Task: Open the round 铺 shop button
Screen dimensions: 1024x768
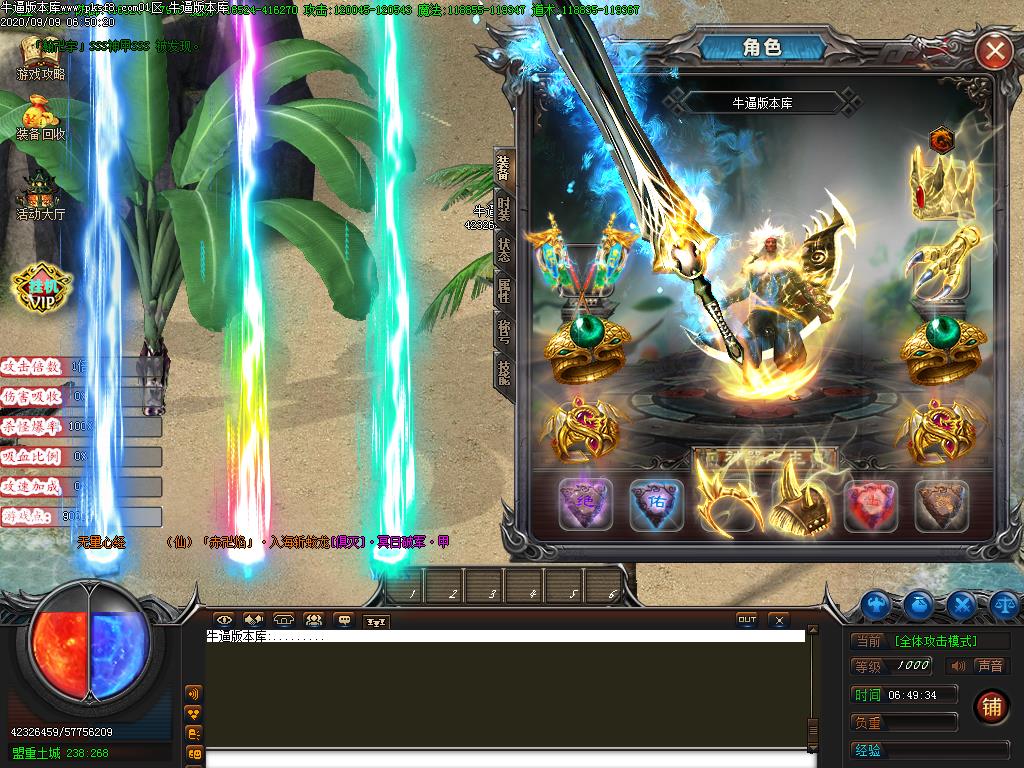Action: pos(991,706)
